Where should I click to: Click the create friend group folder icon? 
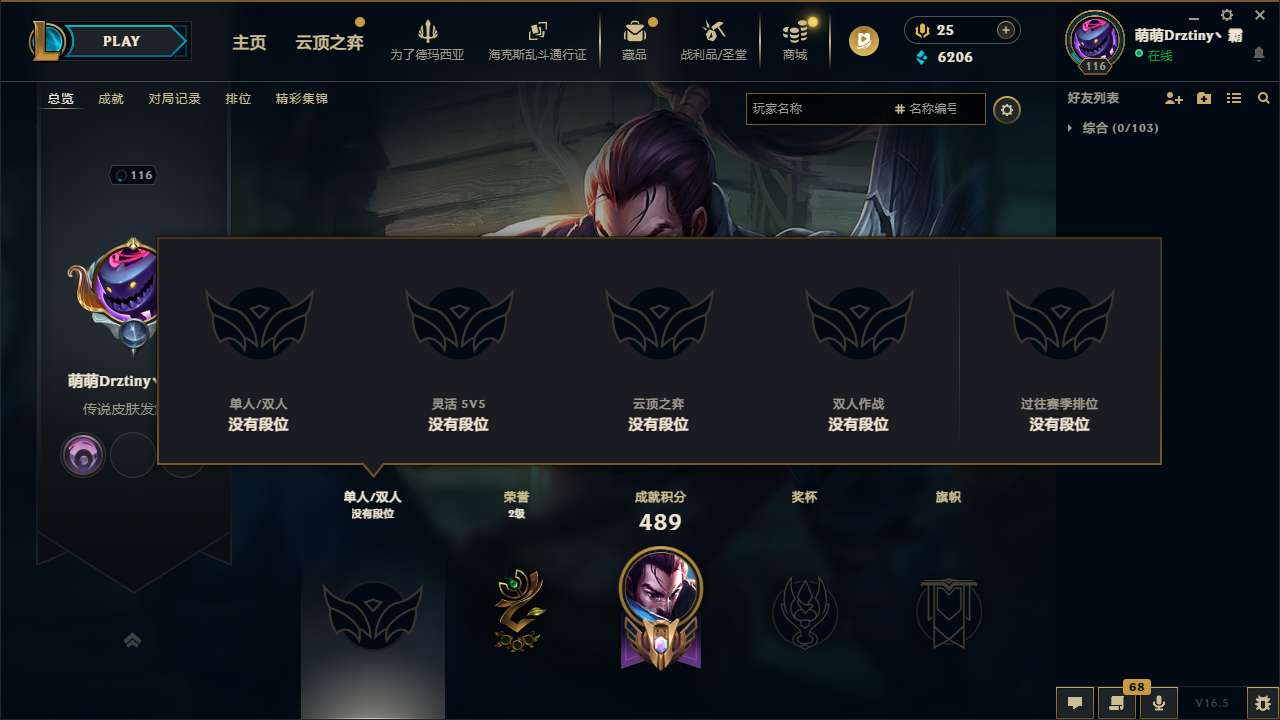pos(1202,98)
